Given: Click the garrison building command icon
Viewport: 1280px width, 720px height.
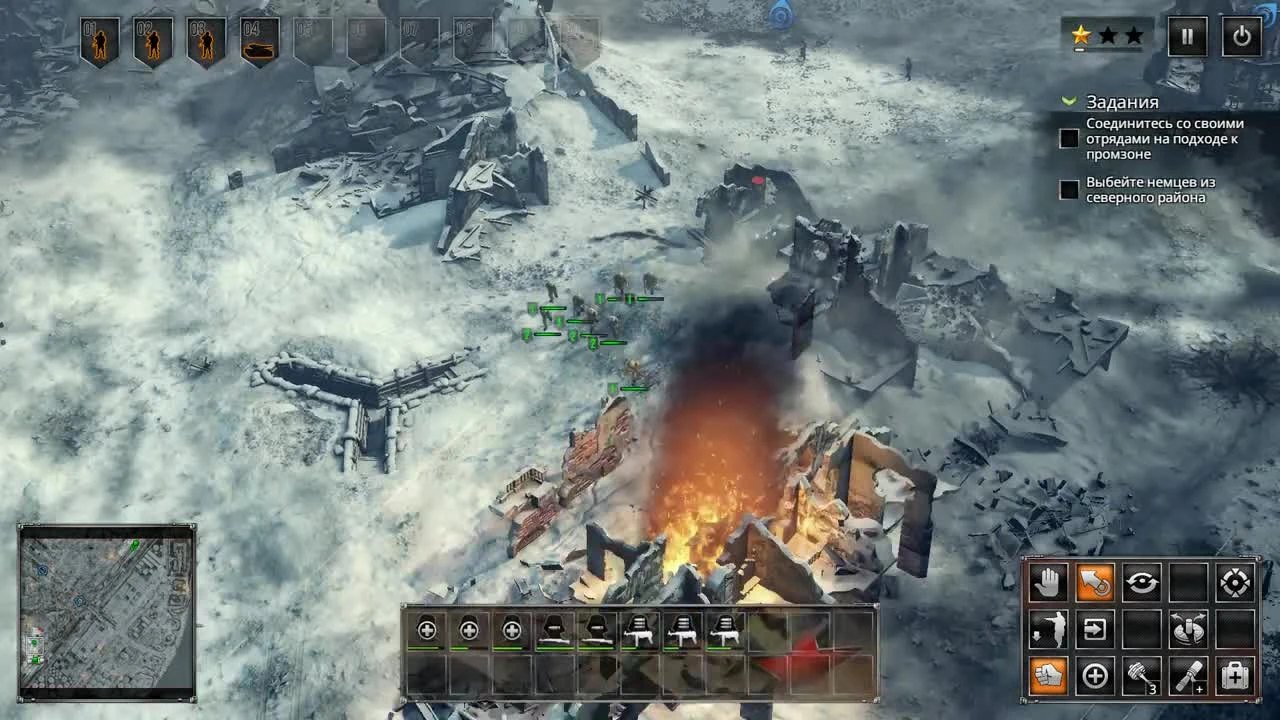Looking at the screenshot, I should point(1095,629).
